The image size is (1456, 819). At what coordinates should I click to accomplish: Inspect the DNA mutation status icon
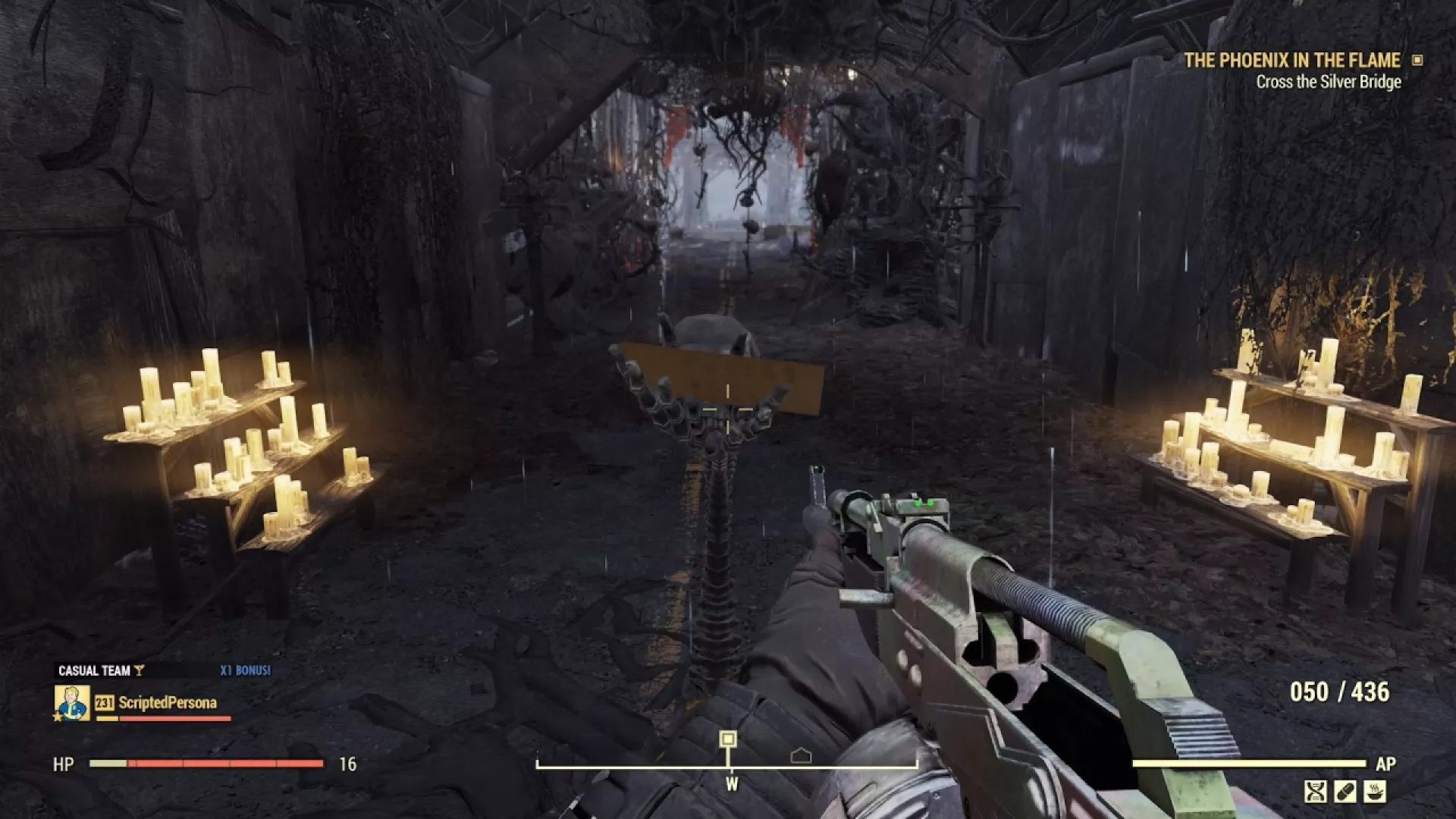(1316, 792)
